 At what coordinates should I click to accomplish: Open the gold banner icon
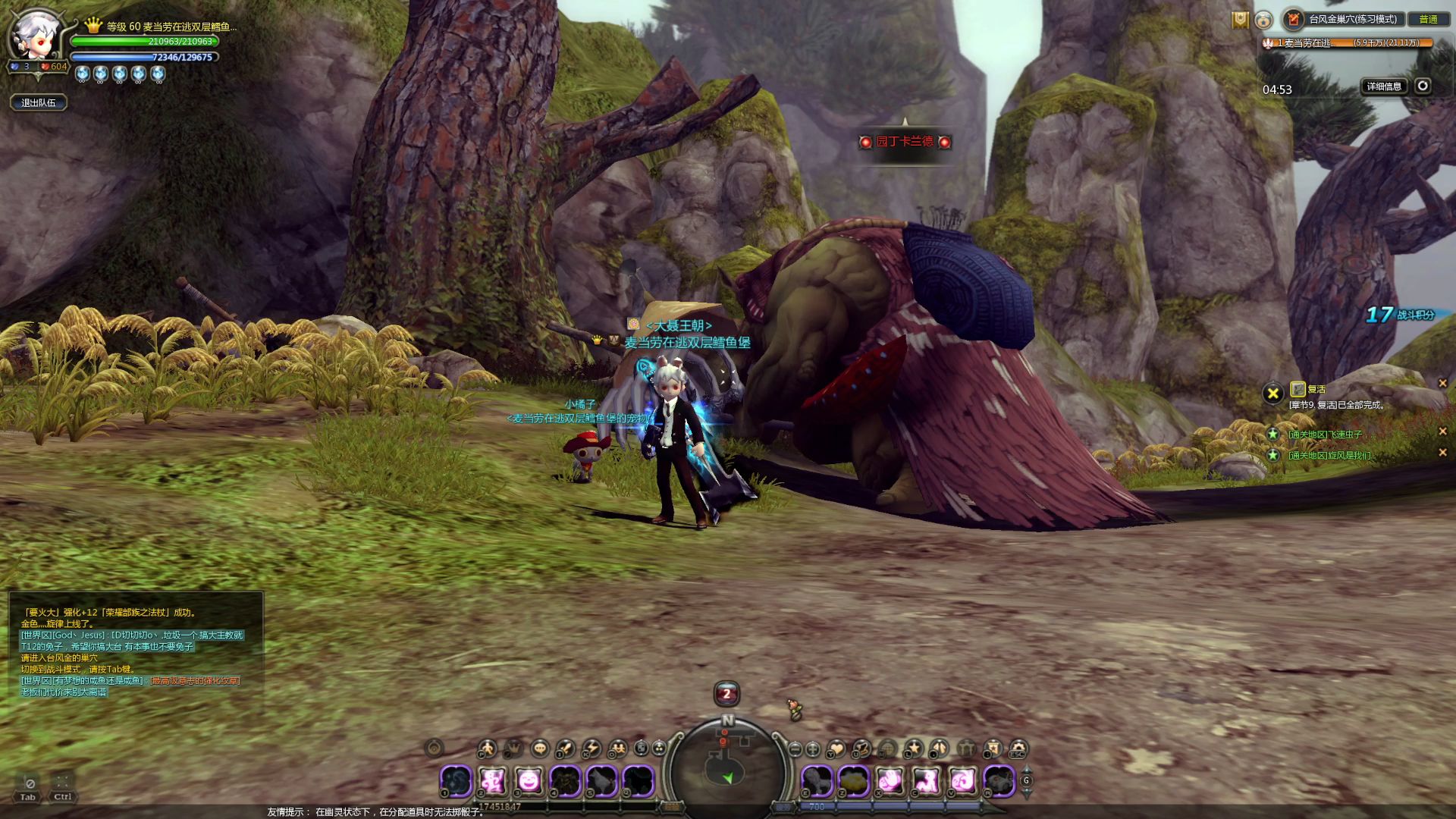click(1240, 20)
